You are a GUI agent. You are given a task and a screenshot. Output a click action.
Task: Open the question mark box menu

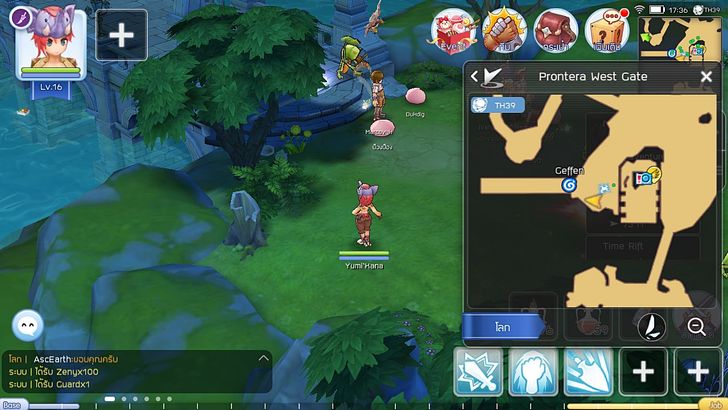pos(606,30)
